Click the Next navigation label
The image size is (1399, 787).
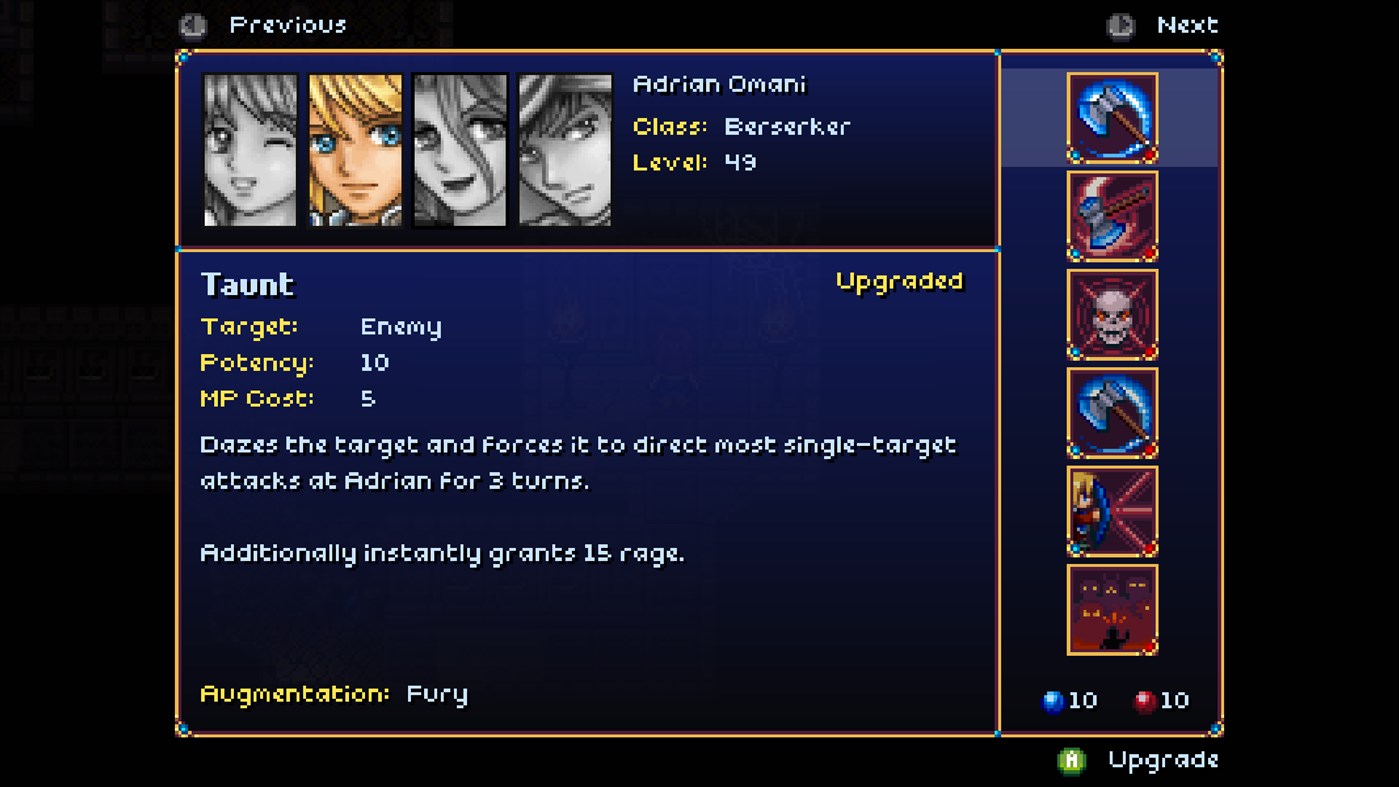coord(1189,24)
